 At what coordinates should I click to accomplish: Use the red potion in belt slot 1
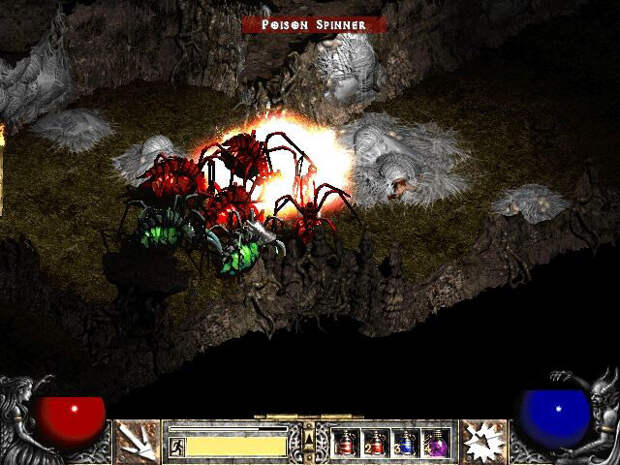pyautogui.click(x=347, y=442)
